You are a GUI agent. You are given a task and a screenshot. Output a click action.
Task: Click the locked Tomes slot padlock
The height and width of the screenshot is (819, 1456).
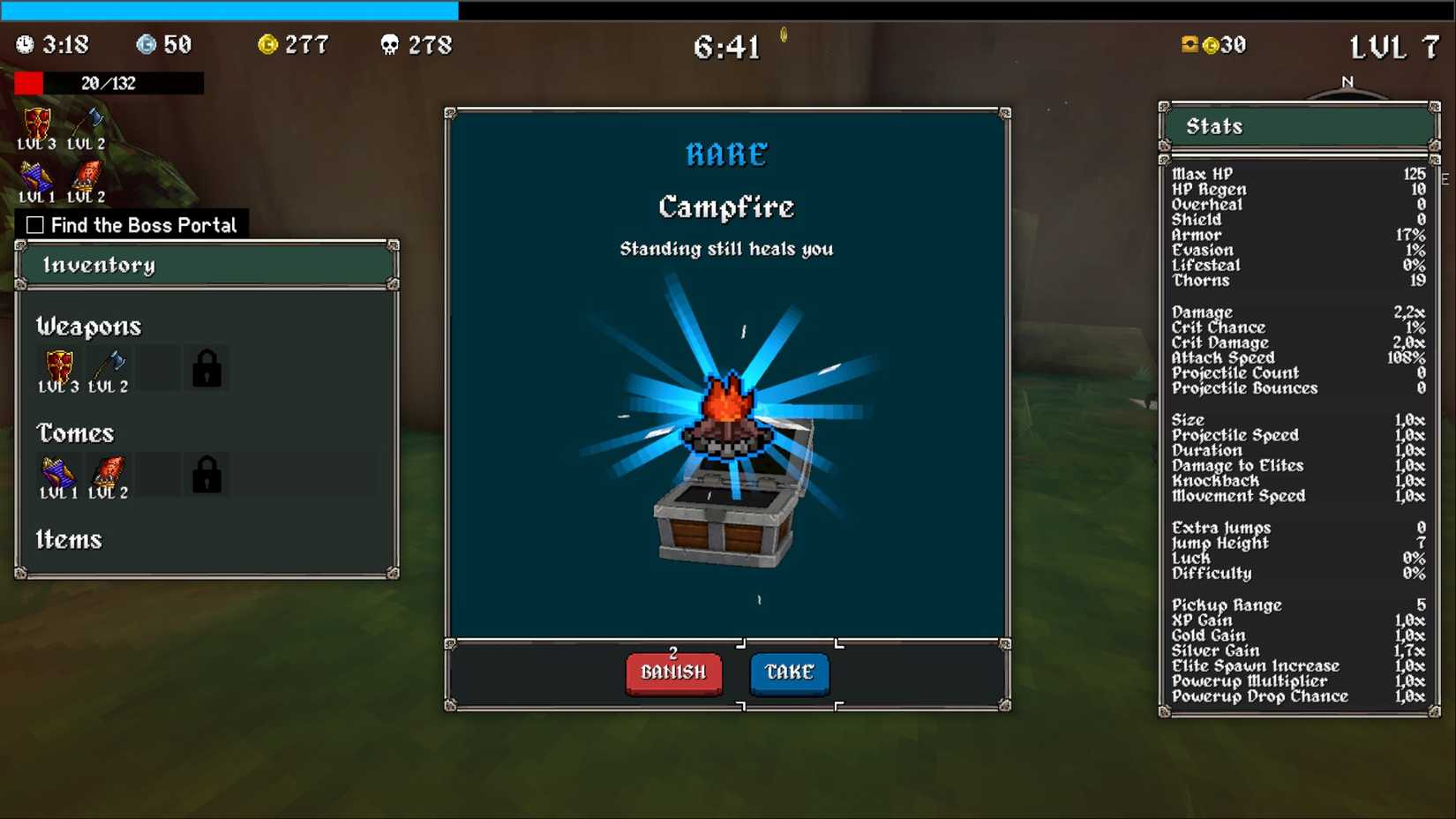pos(208,474)
